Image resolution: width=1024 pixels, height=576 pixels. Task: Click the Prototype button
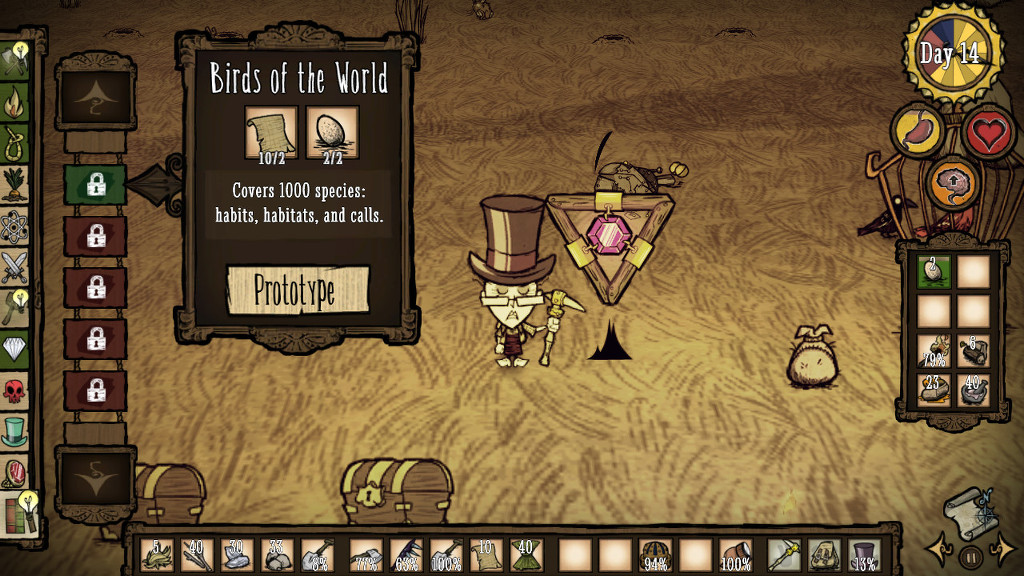[297, 290]
